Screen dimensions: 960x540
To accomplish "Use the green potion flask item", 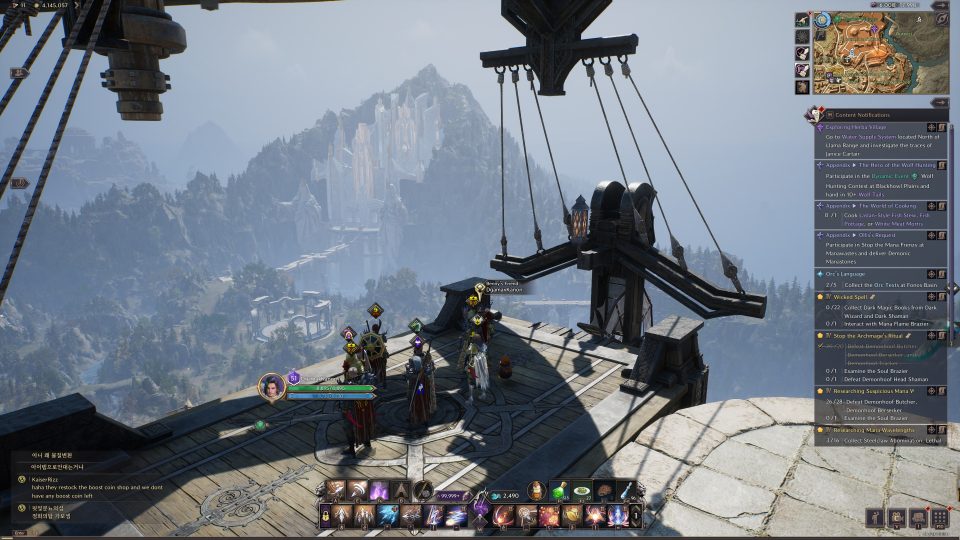I will pos(559,490).
